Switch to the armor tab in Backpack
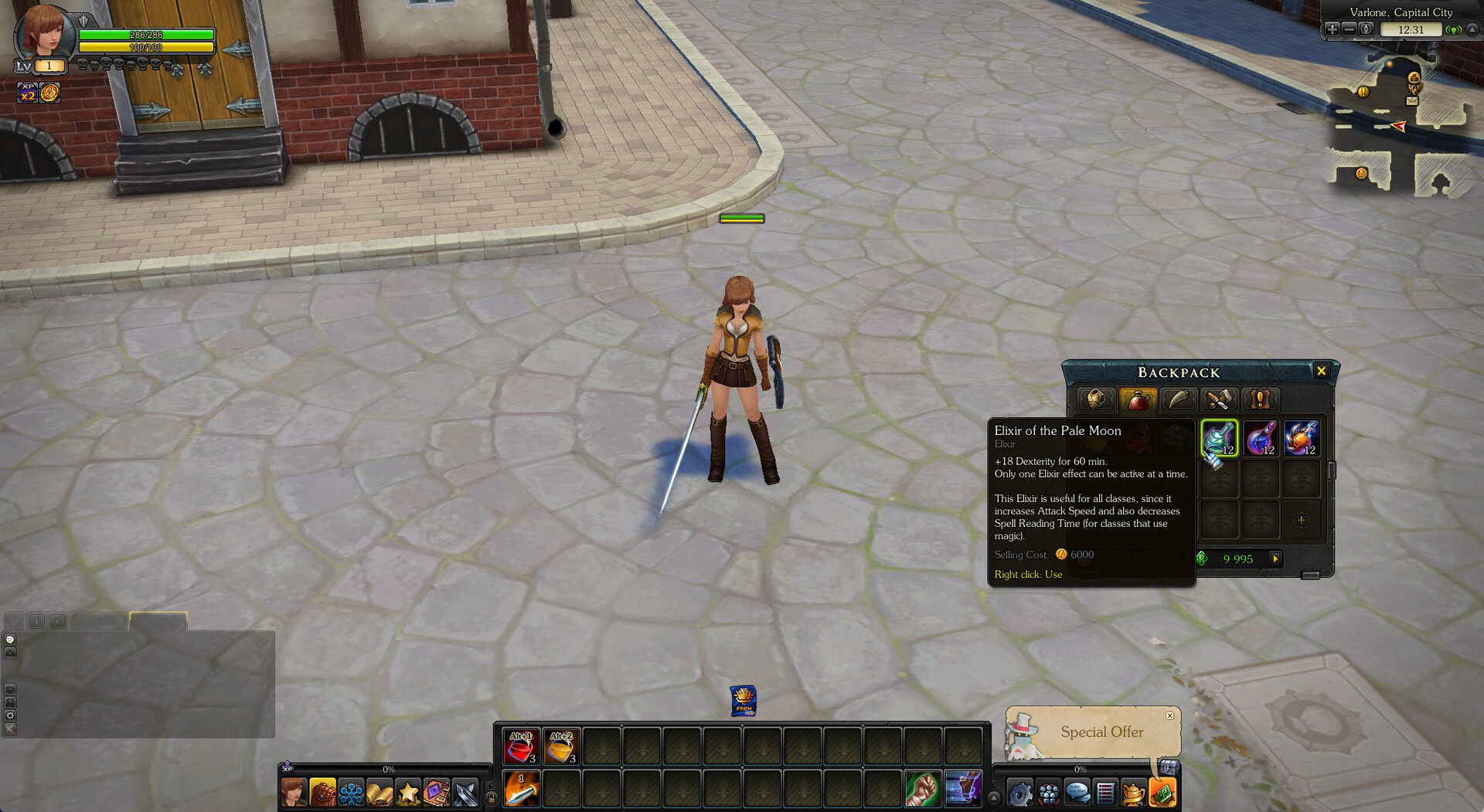 1096,399
